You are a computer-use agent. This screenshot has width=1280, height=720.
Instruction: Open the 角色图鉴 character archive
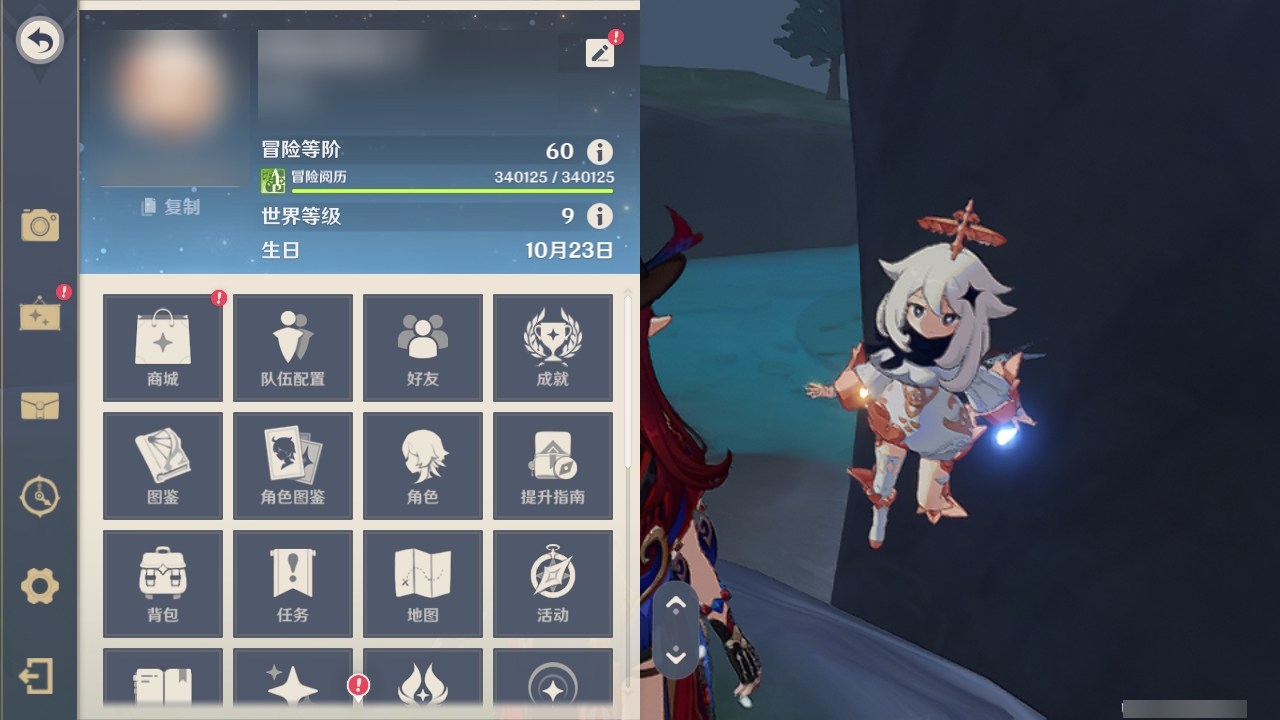[x=292, y=465]
